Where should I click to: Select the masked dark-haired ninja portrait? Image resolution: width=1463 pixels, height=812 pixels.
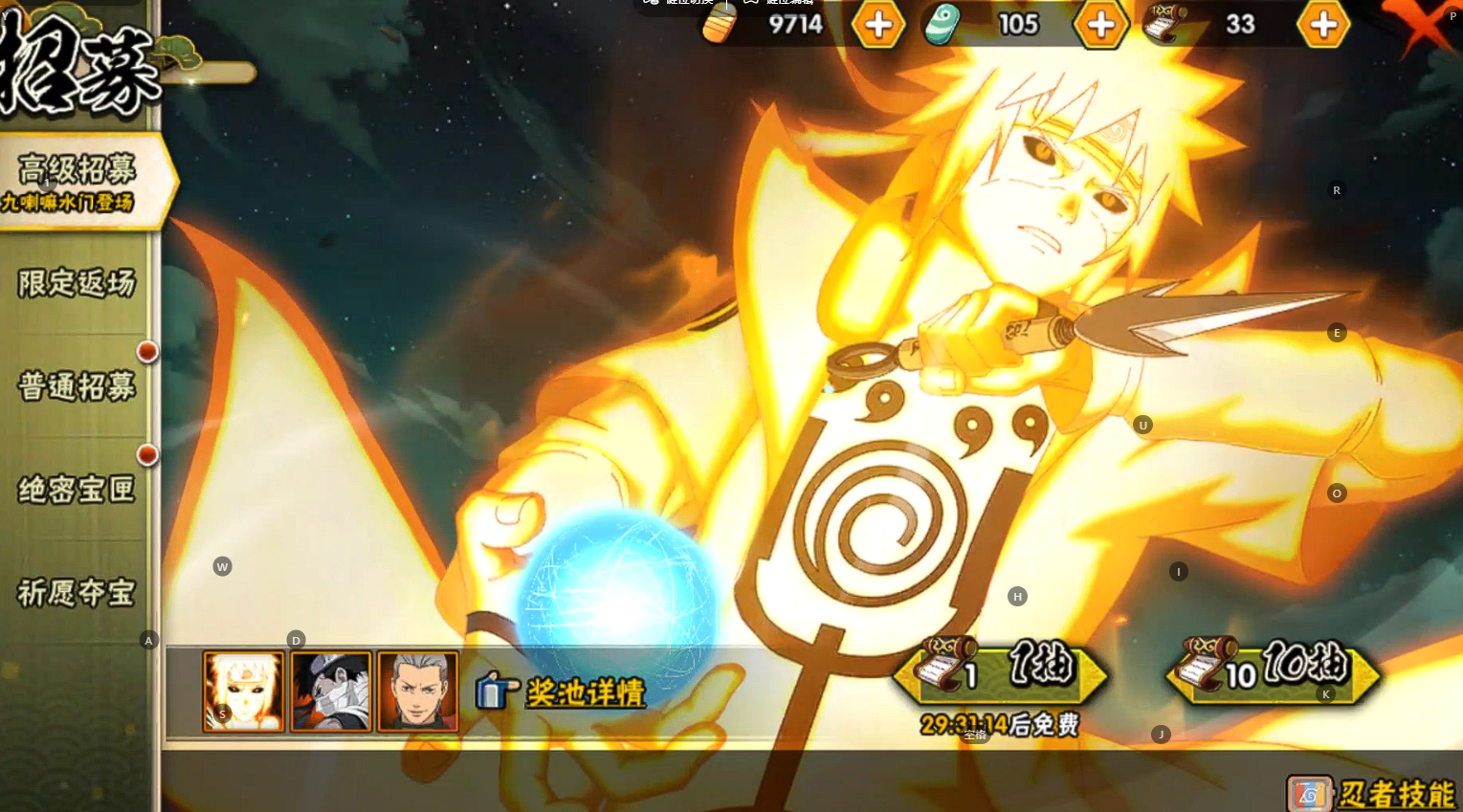[x=331, y=691]
